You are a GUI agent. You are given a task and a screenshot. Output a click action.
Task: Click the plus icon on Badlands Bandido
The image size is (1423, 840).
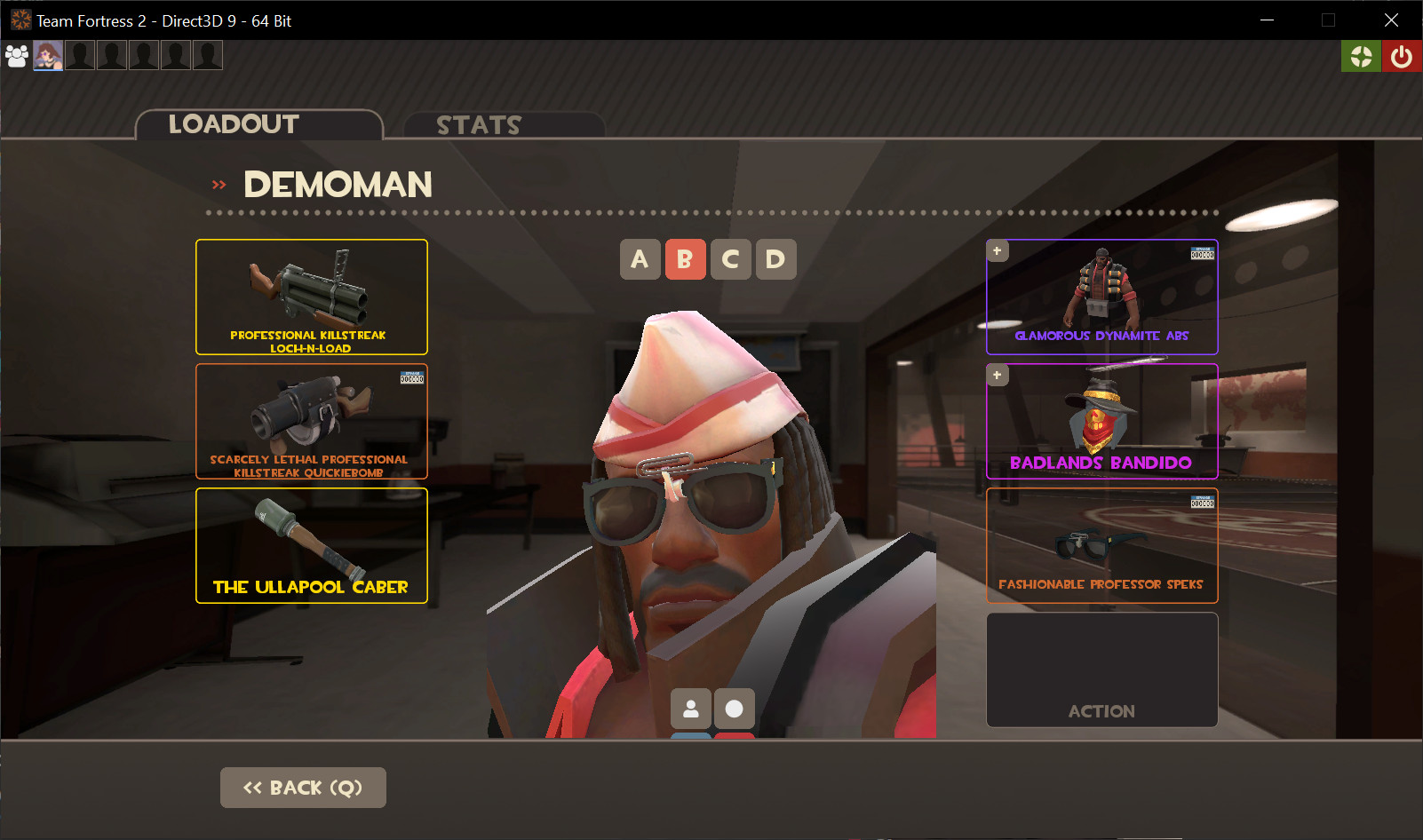point(997,375)
